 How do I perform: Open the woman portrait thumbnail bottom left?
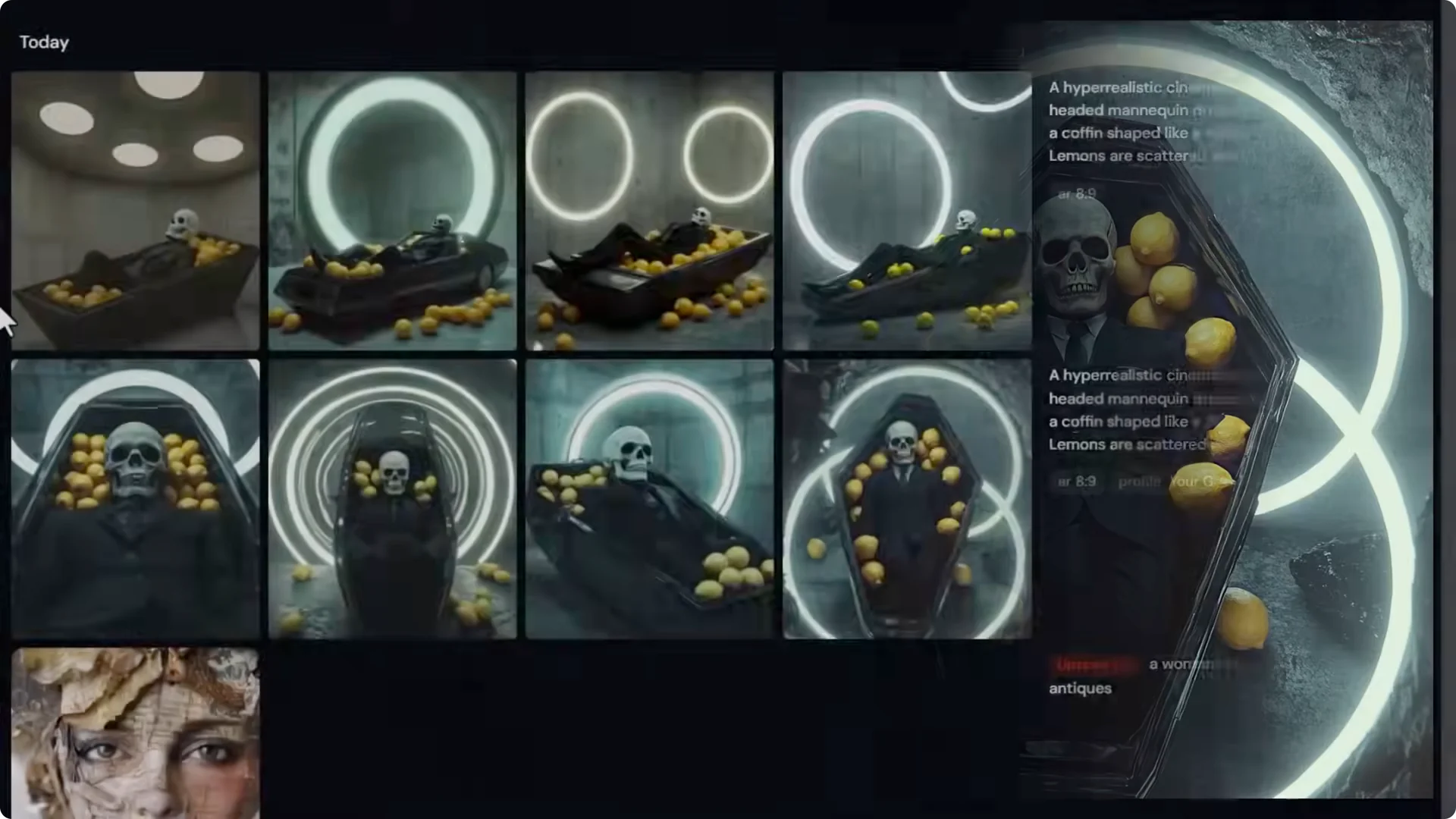click(134, 732)
